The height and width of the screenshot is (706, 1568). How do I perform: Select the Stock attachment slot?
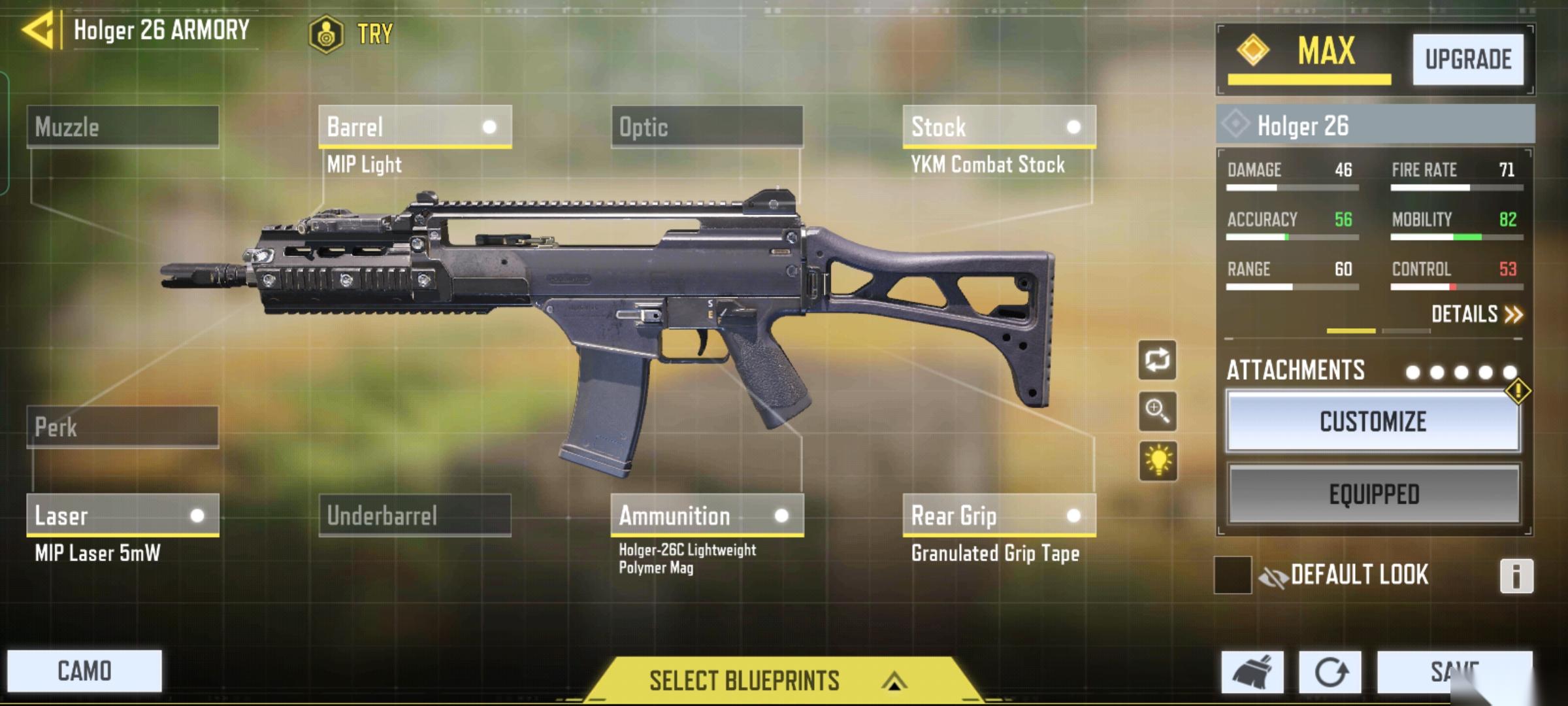[x=999, y=127]
